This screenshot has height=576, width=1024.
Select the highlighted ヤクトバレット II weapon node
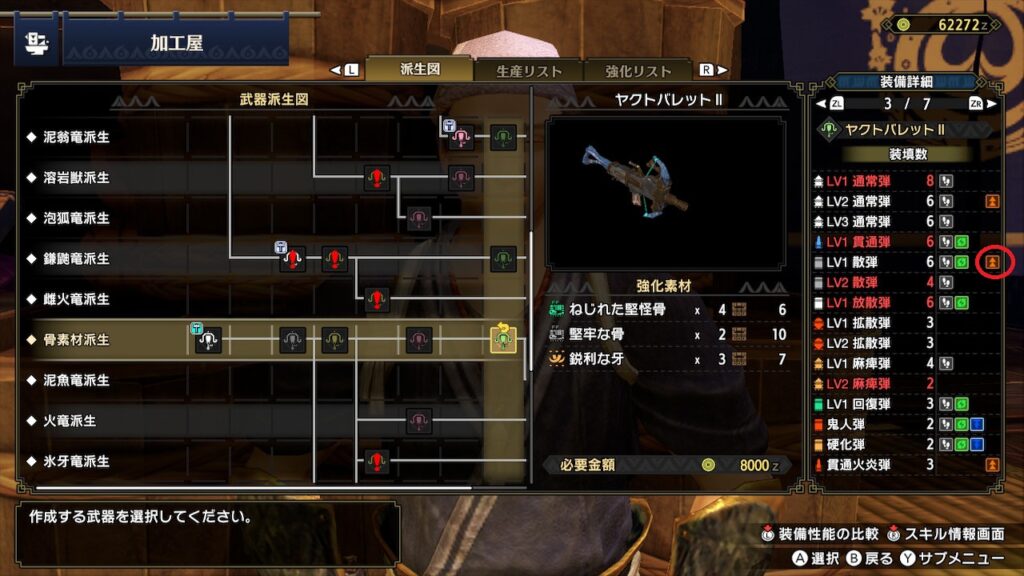coord(503,340)
